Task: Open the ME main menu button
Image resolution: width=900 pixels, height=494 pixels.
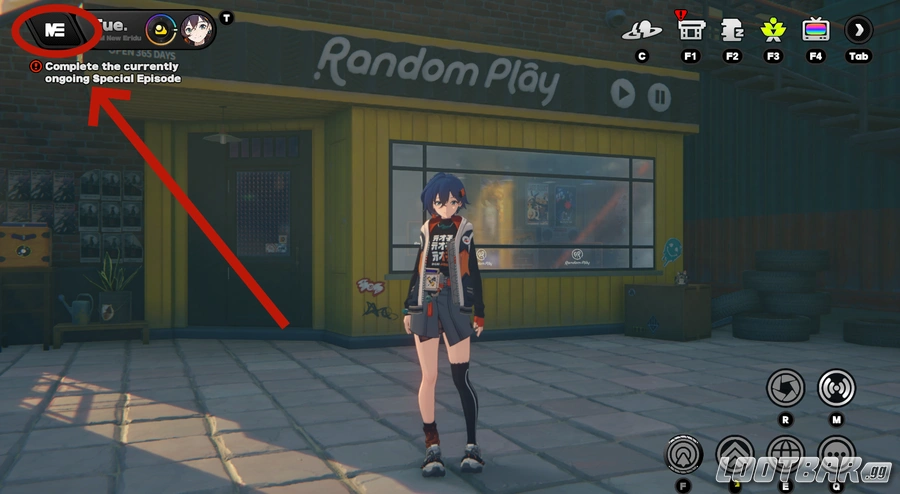Action: 55,31
